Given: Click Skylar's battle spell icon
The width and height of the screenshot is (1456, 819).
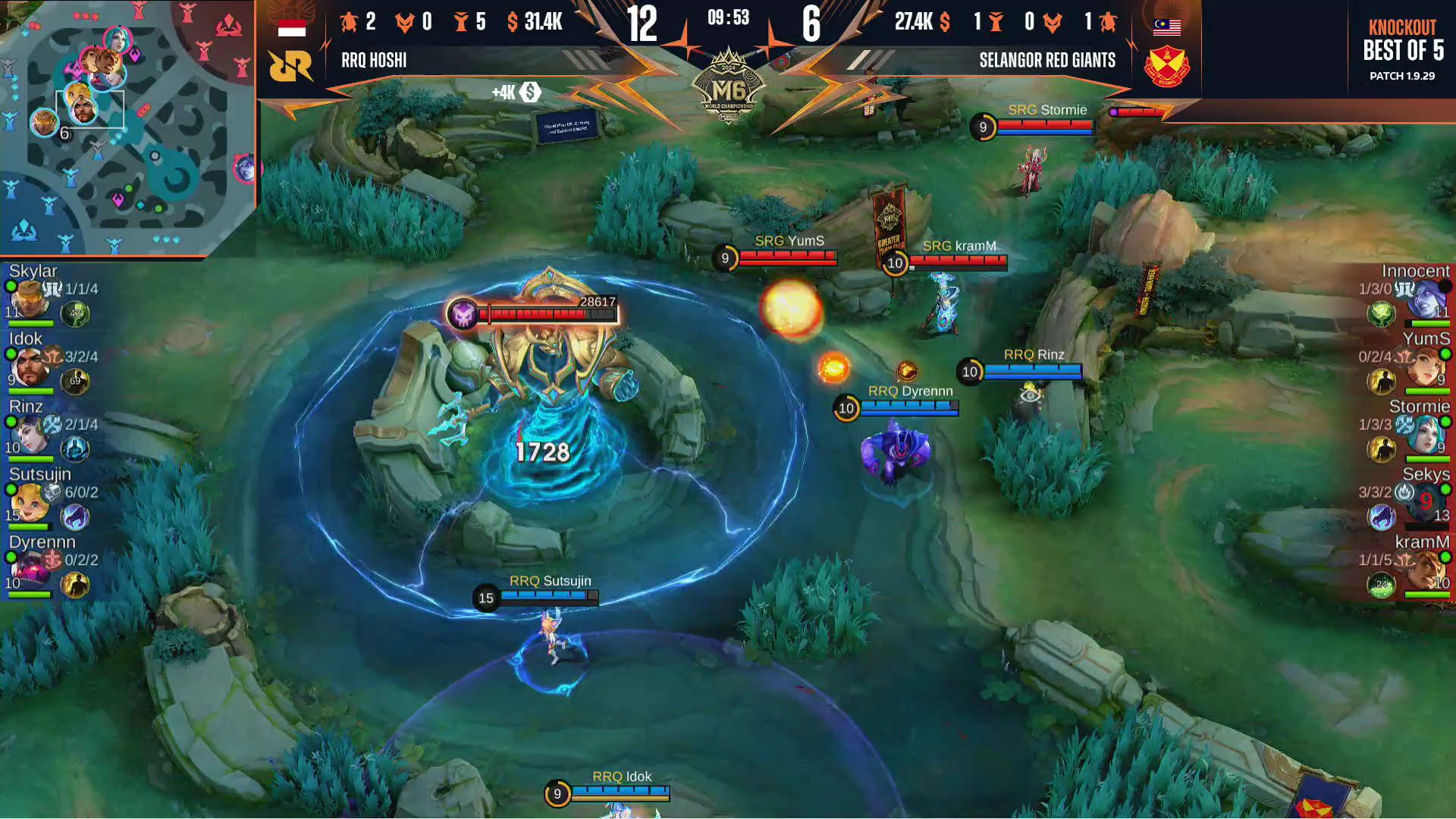Looking at the screenshot, I should click(x=75, y=314).
